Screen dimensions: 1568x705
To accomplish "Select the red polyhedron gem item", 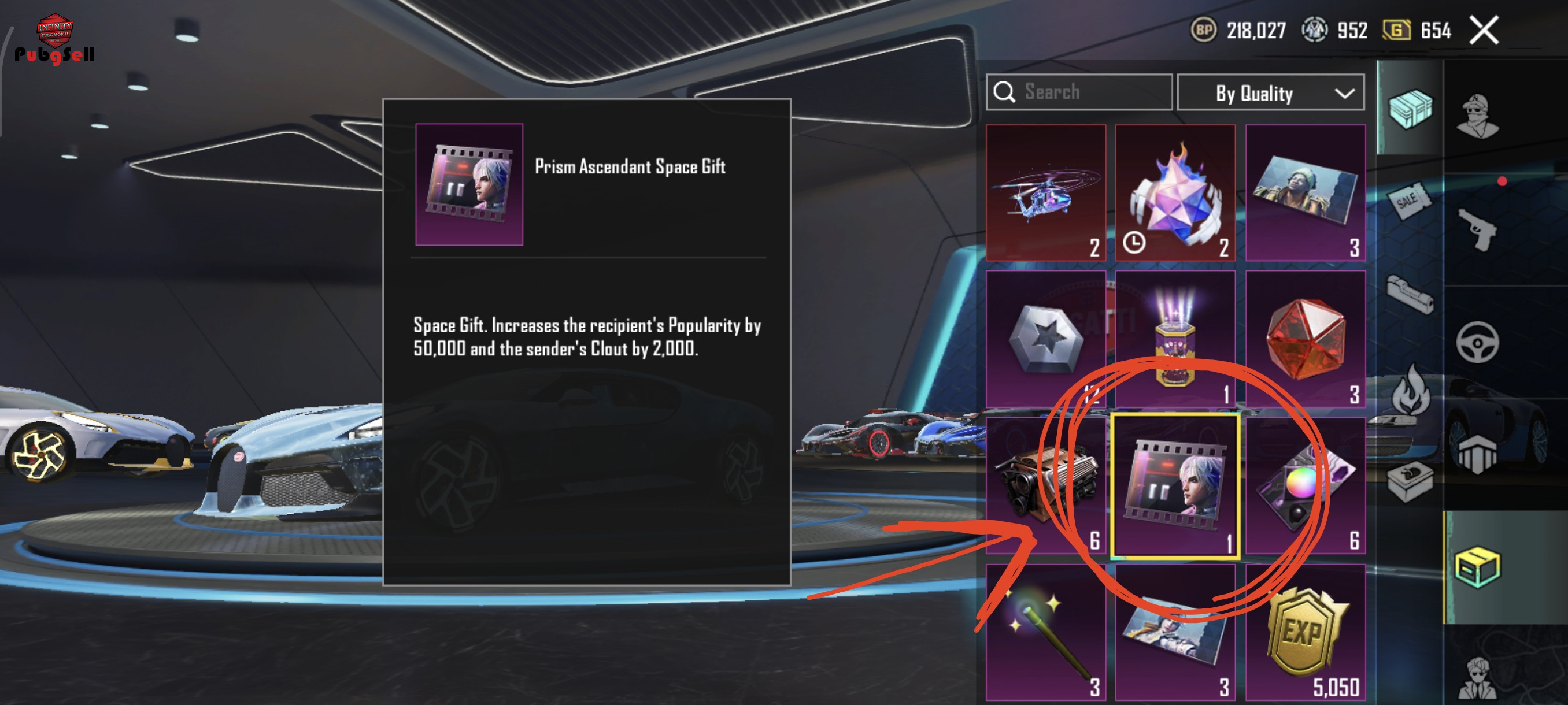I will point(1305,338).
